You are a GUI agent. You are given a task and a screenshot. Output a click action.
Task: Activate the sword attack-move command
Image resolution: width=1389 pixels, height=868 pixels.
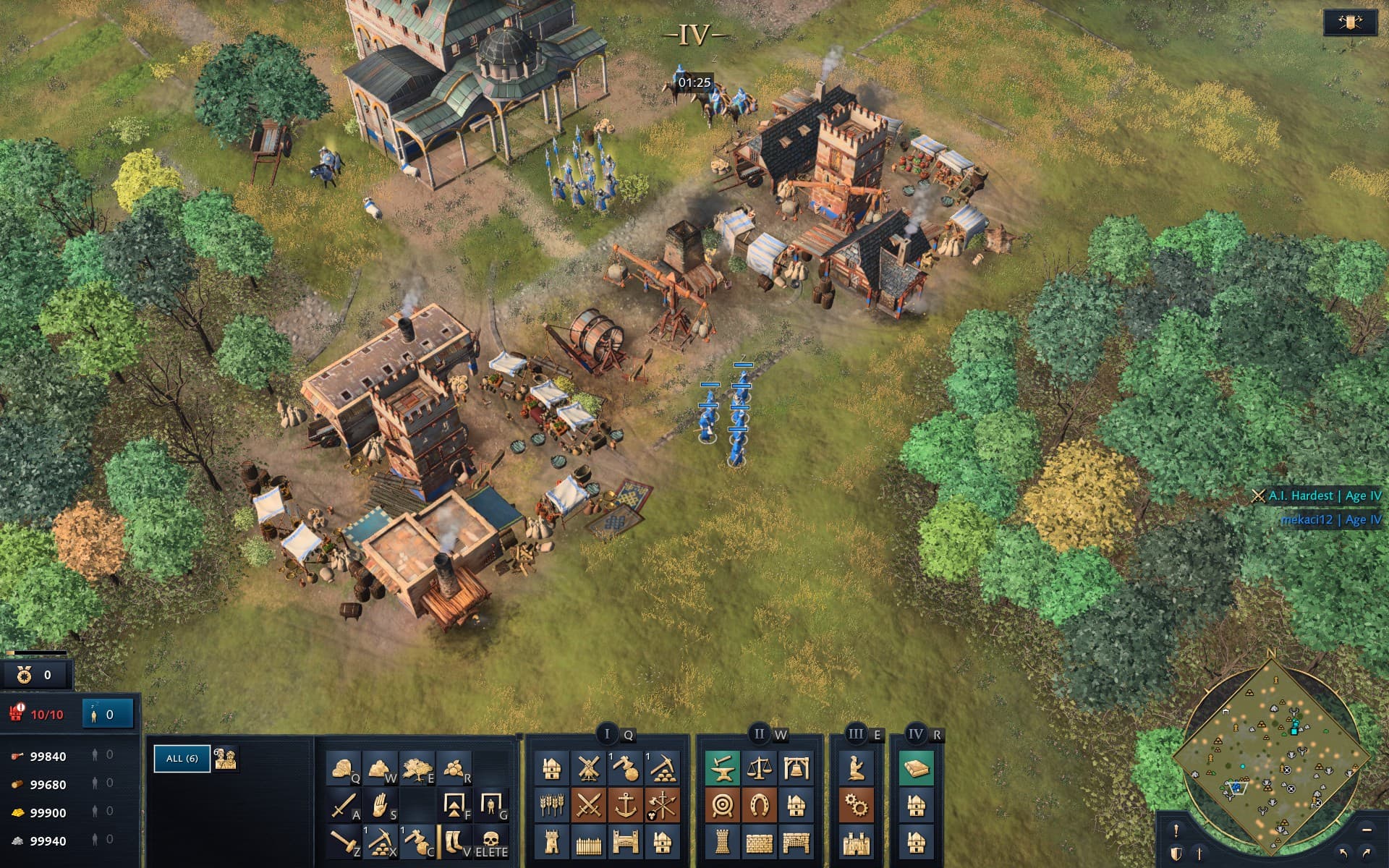click(344, 805)
